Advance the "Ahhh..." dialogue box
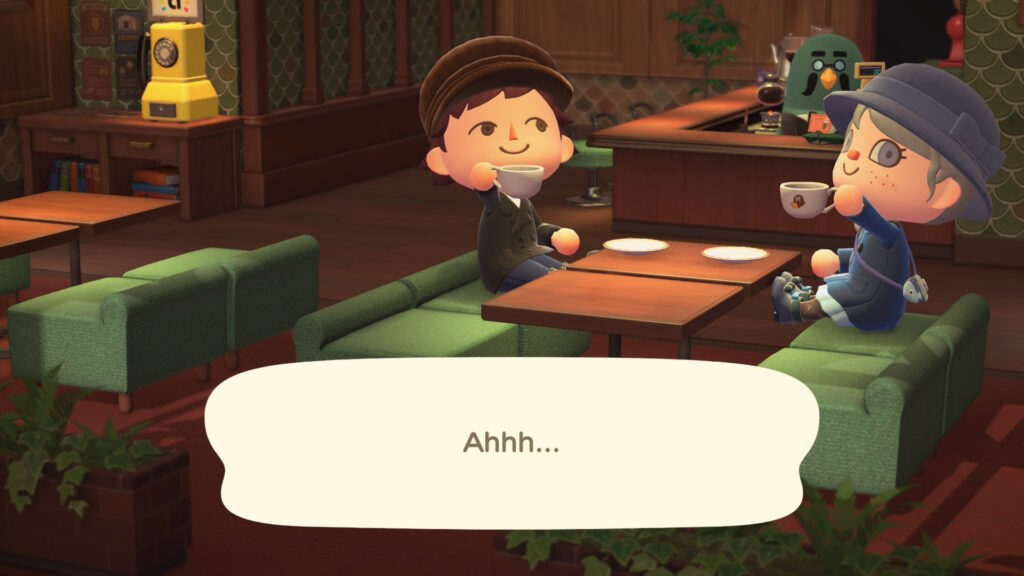The width and height of the screenshot is (1024, 576). click(511, 443)
